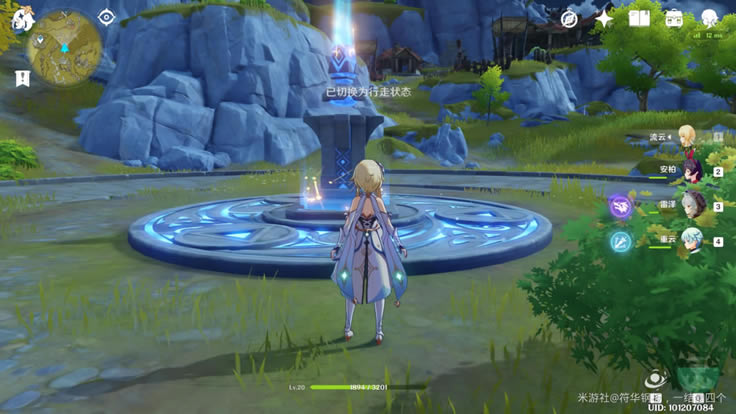Switch to party member 安柏
The width and height of the screenshot is (736, 414).
pyautogui.click(x=692, y=170)
